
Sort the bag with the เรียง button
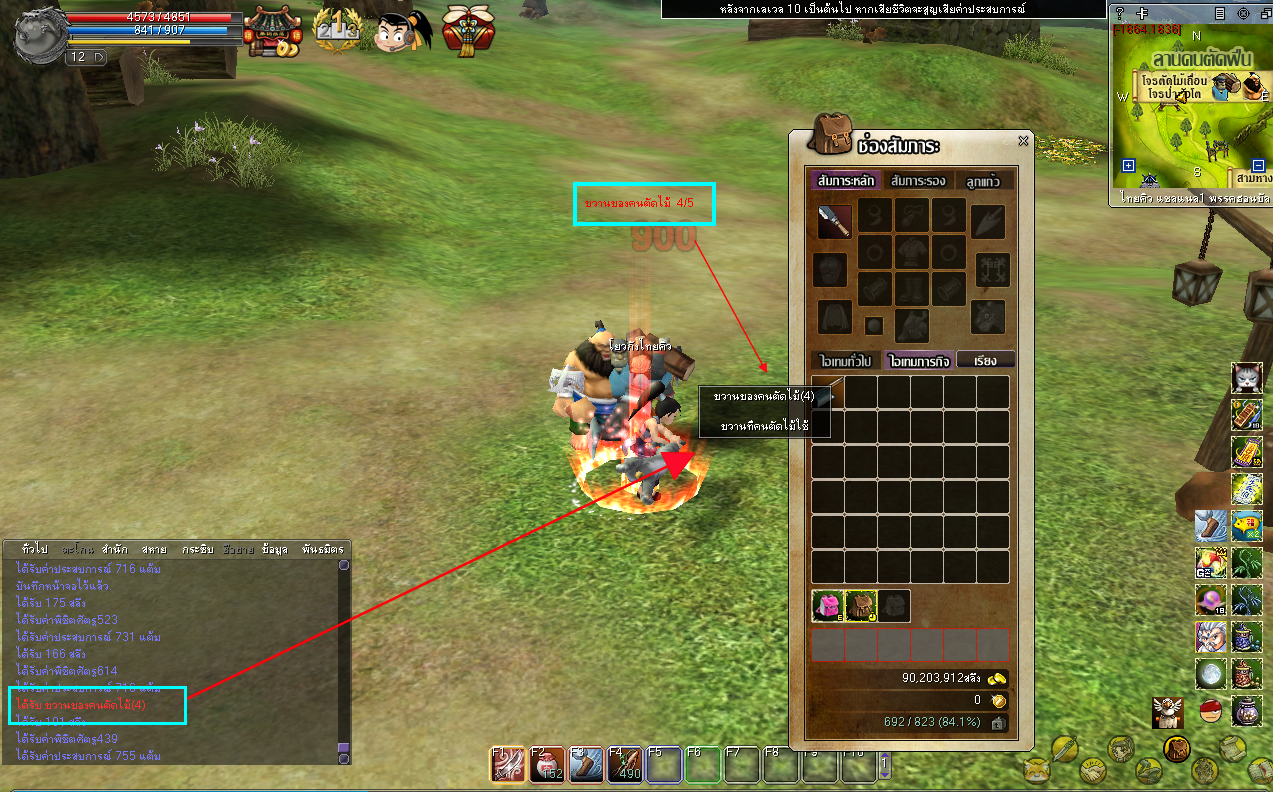[x=985, y=360]
